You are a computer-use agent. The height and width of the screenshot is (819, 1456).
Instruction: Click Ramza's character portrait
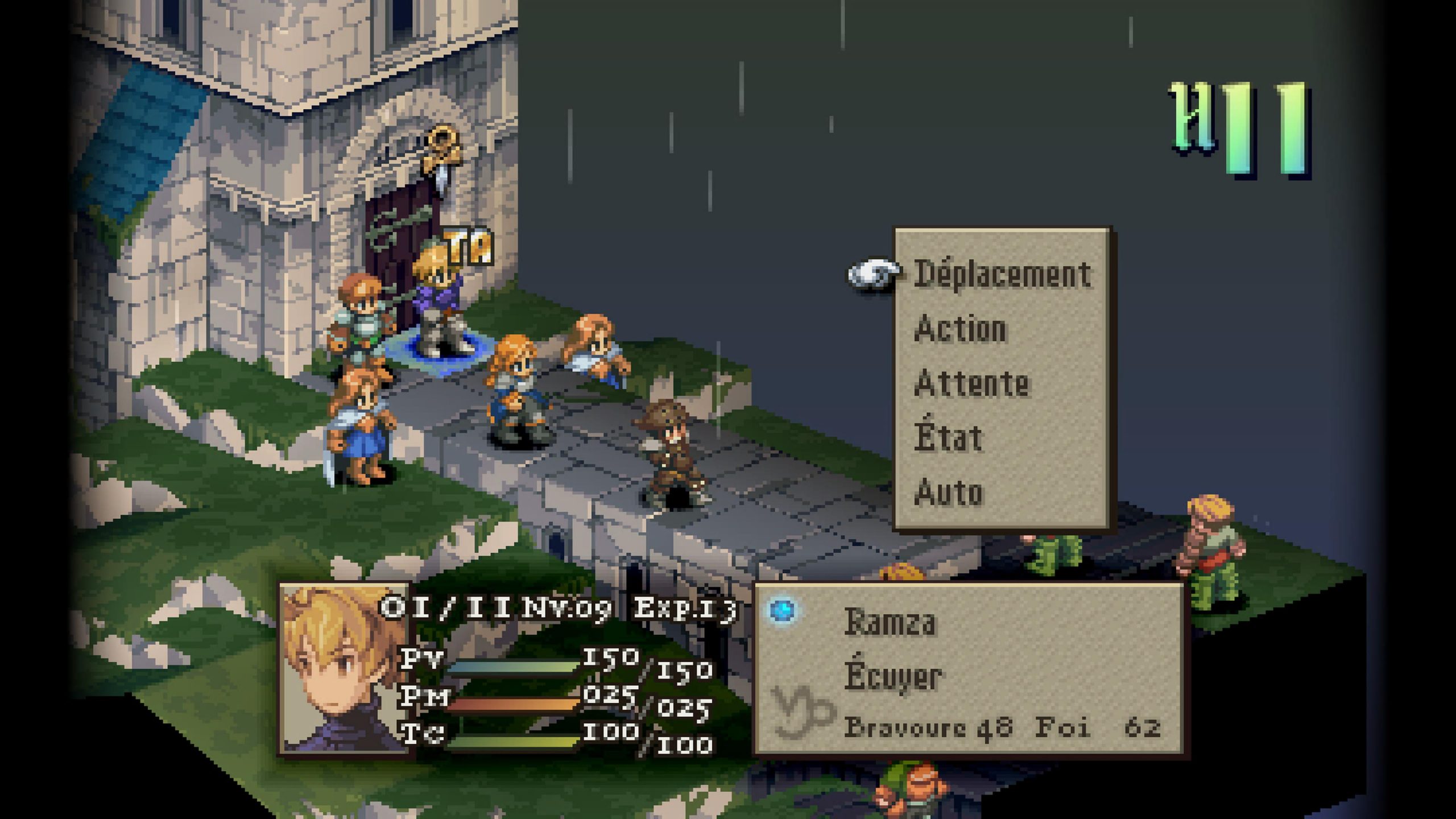pos(344,669)
